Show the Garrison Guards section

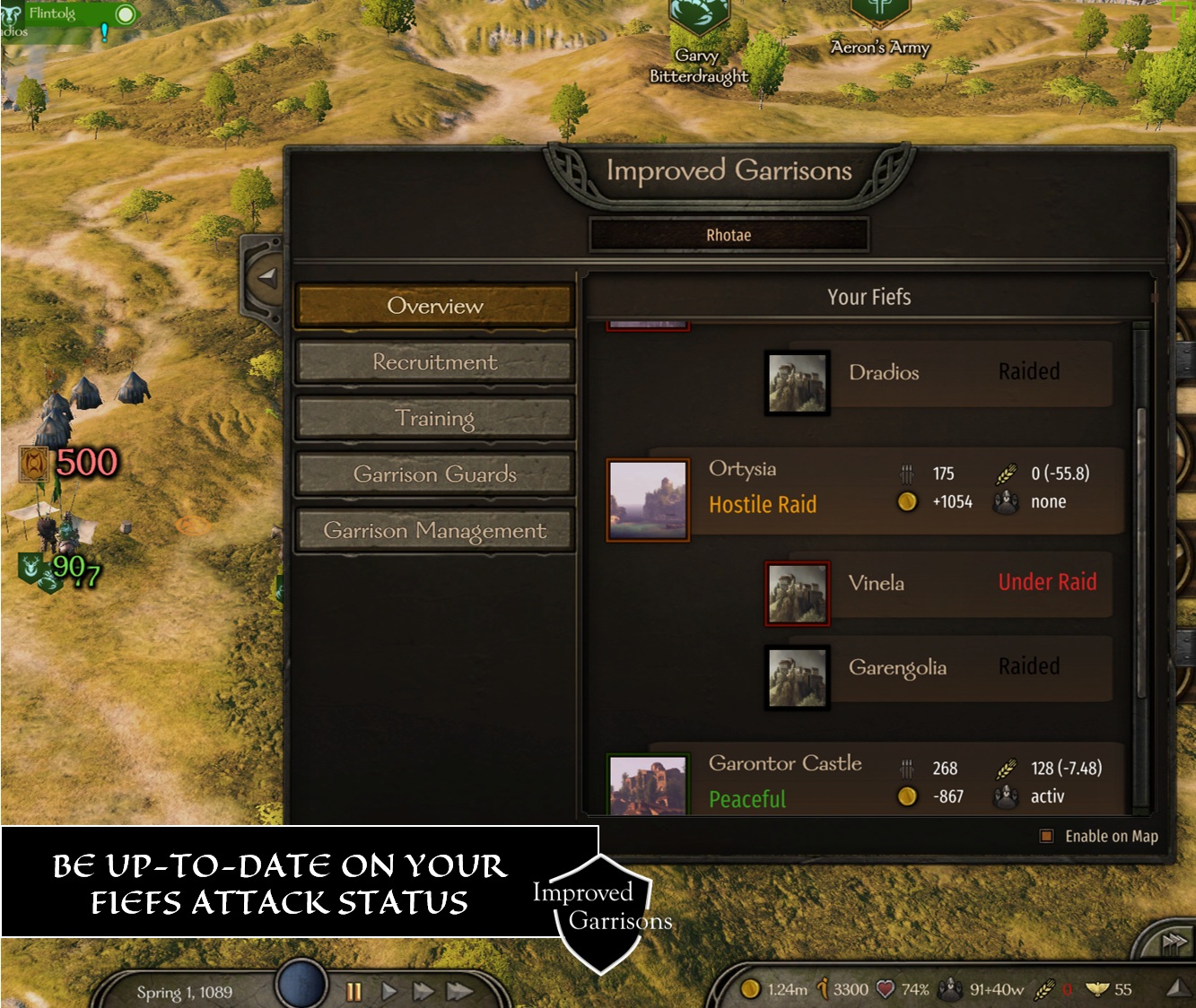[434, 474]
